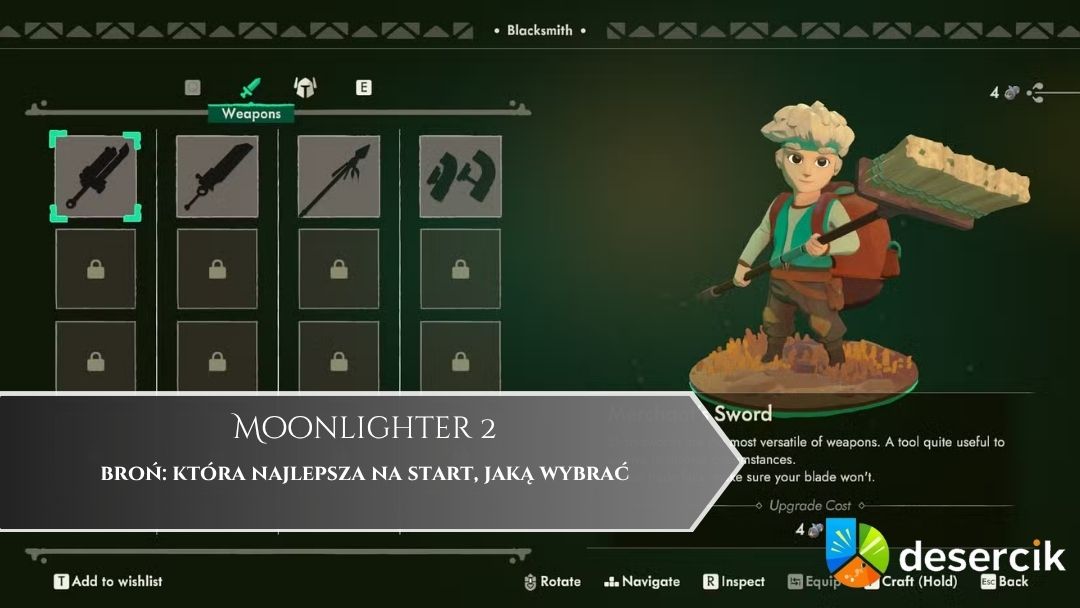This screenshot has width=1080, height=608.
Task: Inspect the selected weapon
Action: 734,581
